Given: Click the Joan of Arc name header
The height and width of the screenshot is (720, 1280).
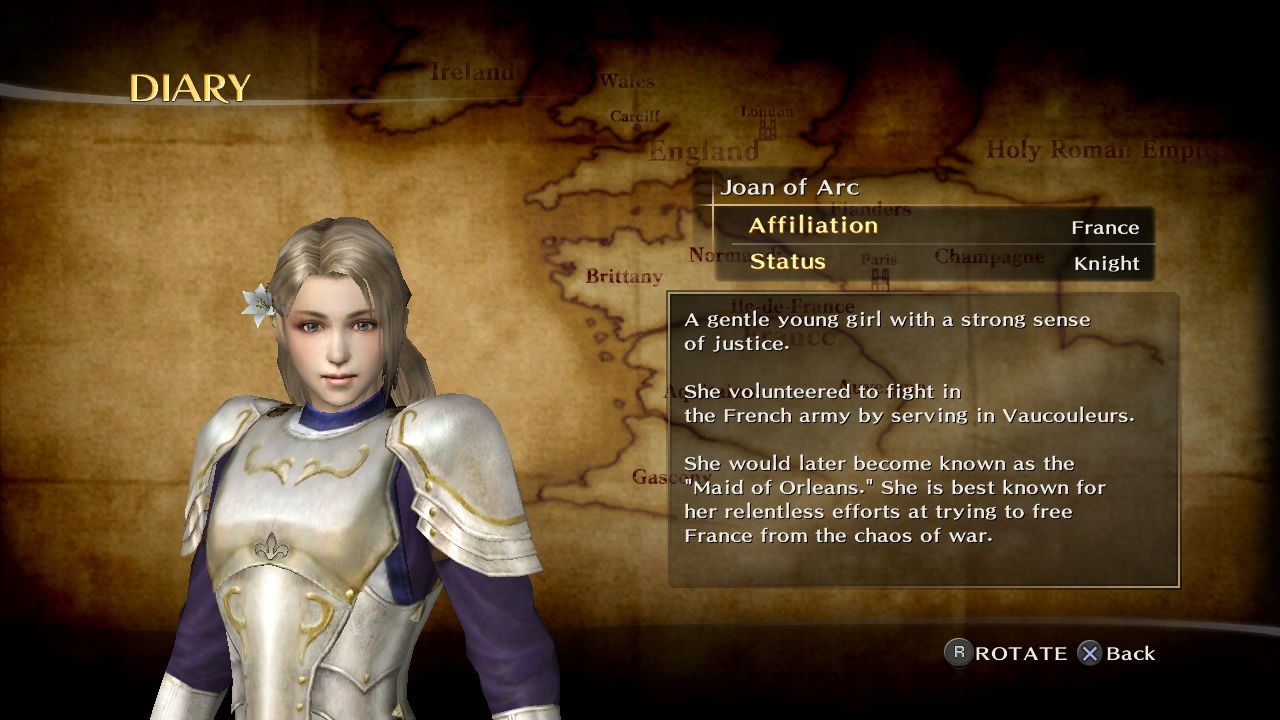Looking at the screenshot, I should (x=790, y=187).
